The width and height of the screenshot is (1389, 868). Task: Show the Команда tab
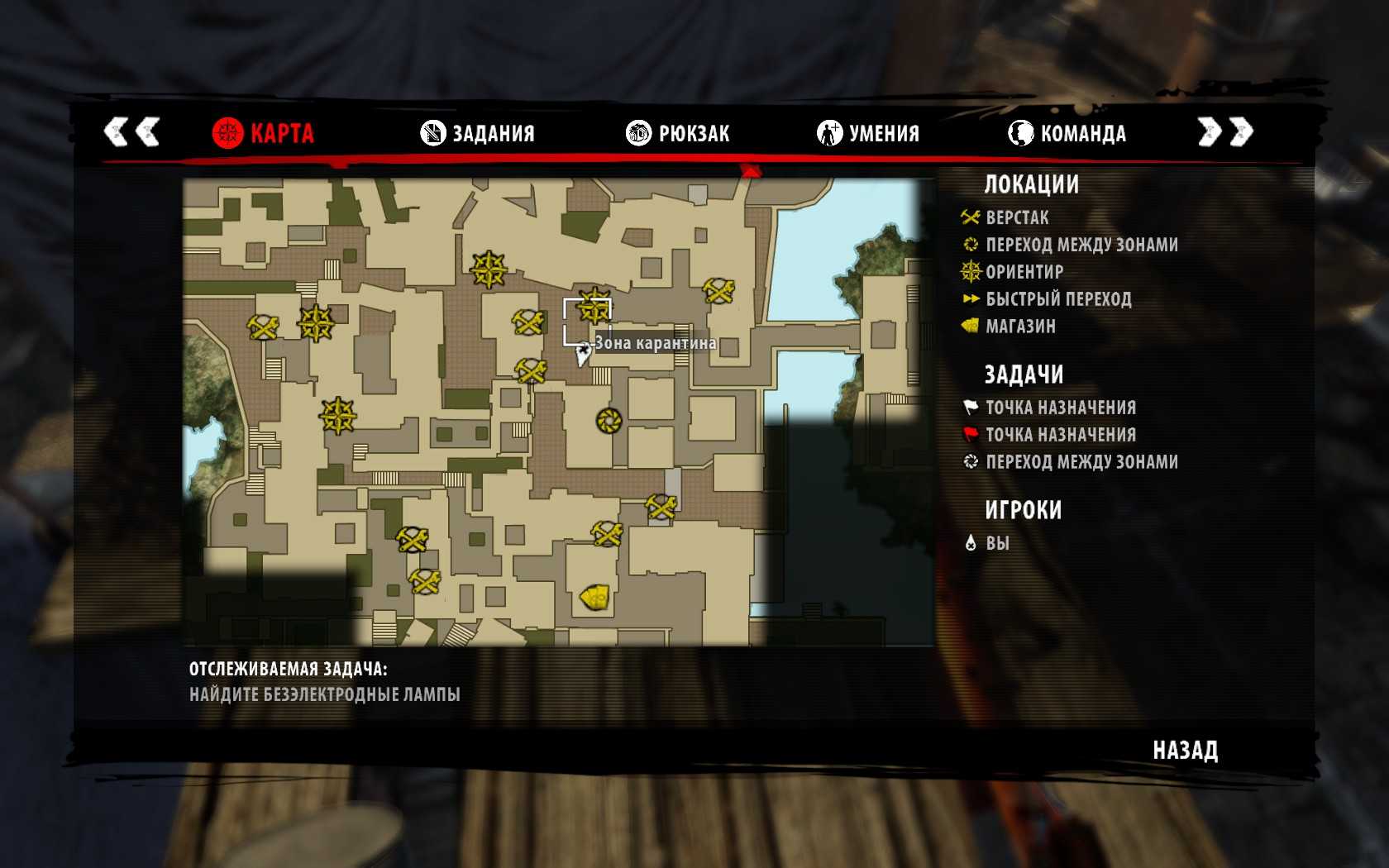(1067, 133)
